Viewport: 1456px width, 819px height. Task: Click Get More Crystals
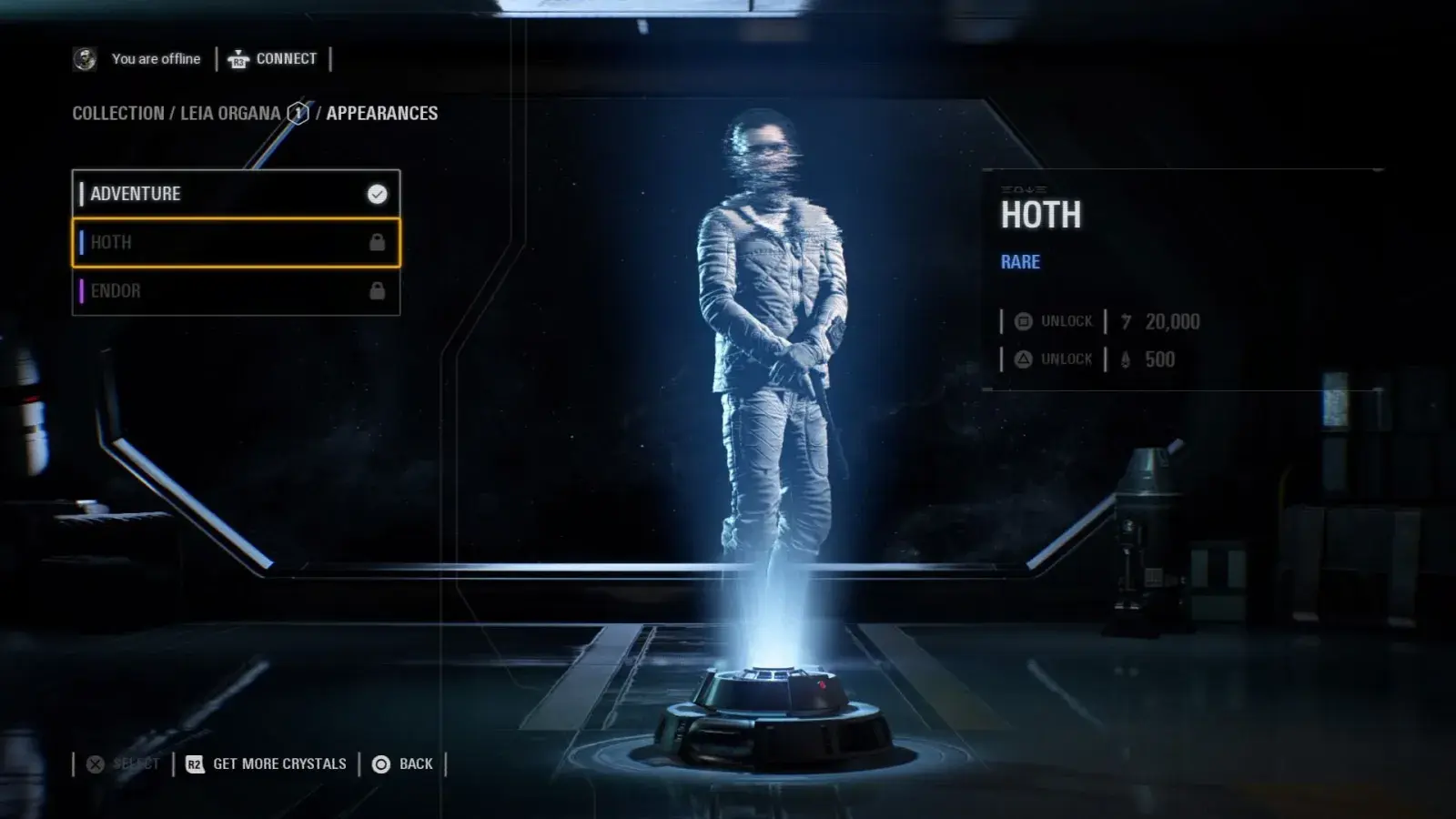click(x=268, y=764)
